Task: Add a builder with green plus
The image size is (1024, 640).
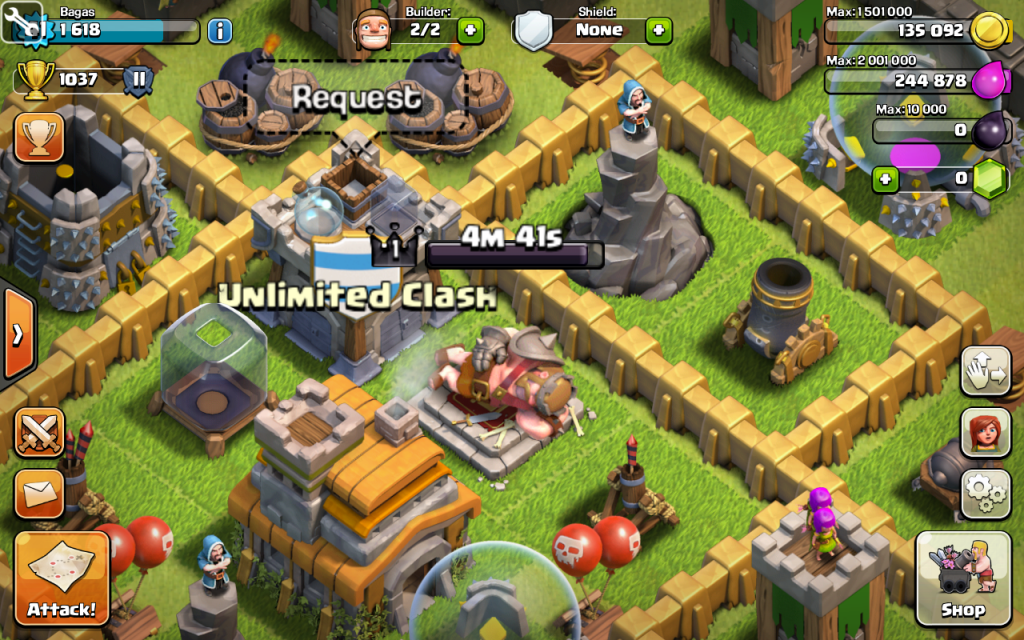Action: (470, 30)
